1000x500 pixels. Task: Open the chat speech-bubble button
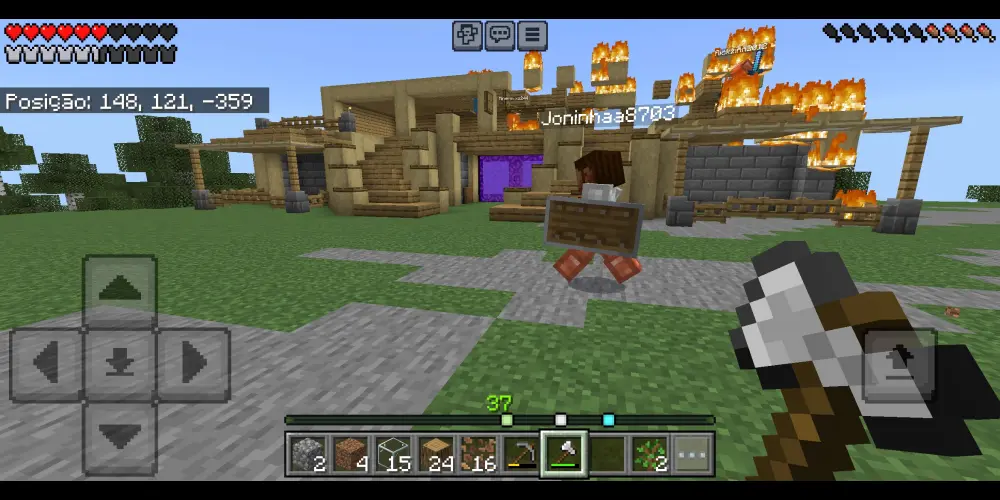tap(499, 36)
